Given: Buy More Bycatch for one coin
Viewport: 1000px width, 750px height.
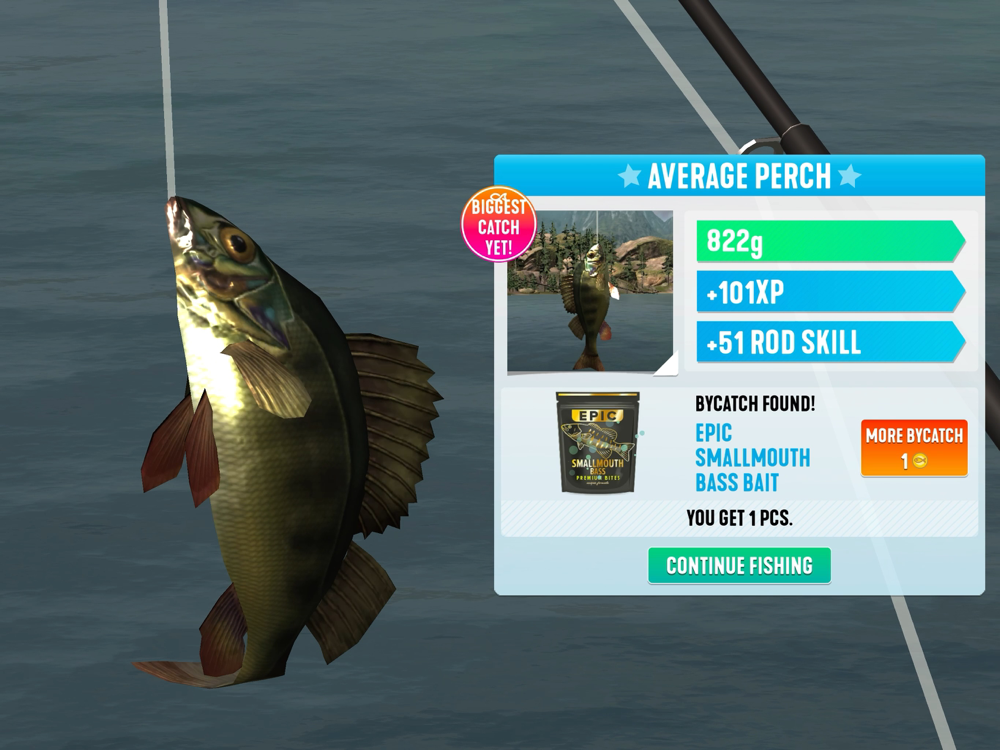Looking at the screenshot, I should (914, 447).
